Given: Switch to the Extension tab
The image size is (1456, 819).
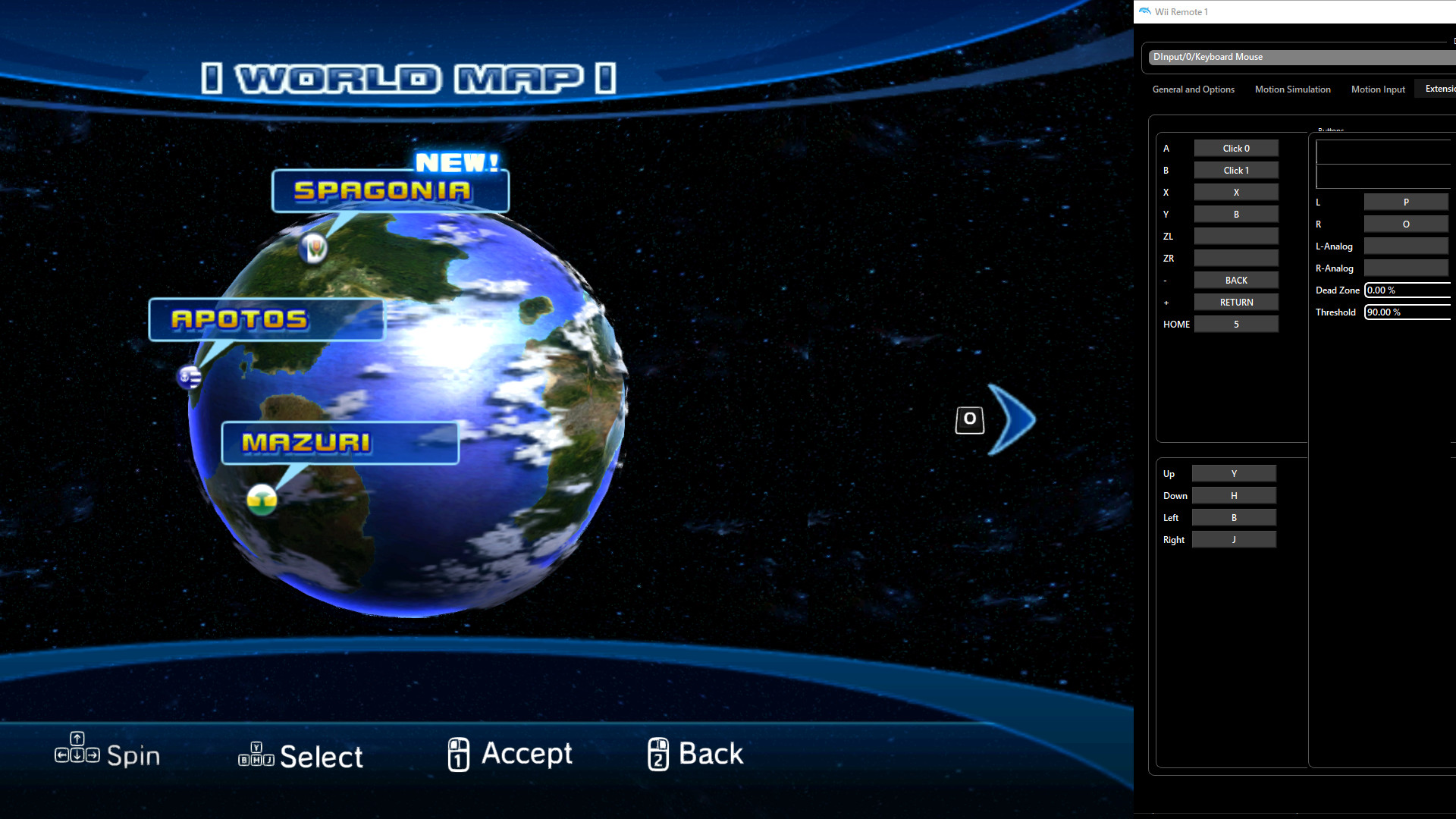Looking at the screenshot, I should point(1440,89).
